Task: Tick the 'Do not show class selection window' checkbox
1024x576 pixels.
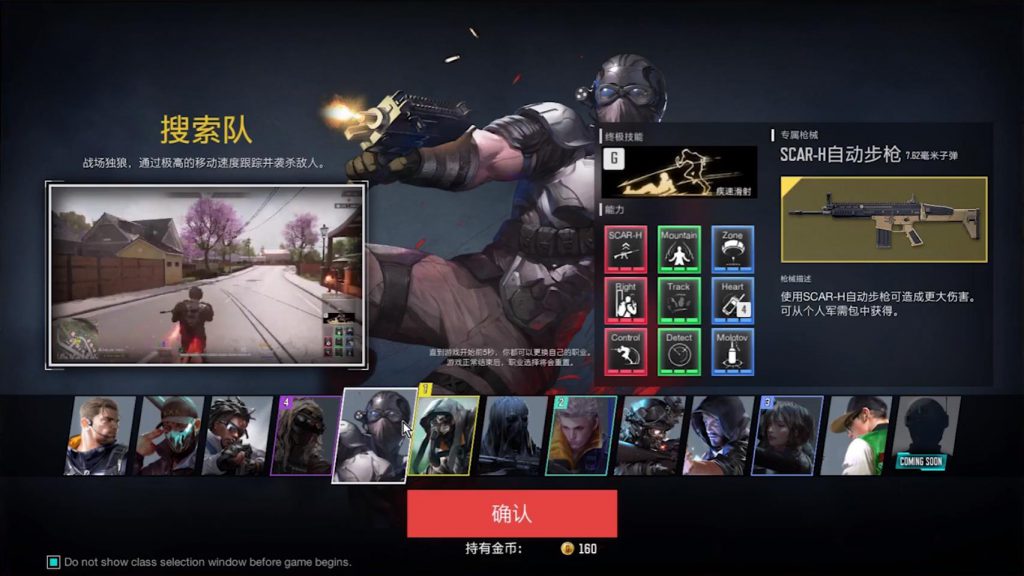Action: point(54,562)
